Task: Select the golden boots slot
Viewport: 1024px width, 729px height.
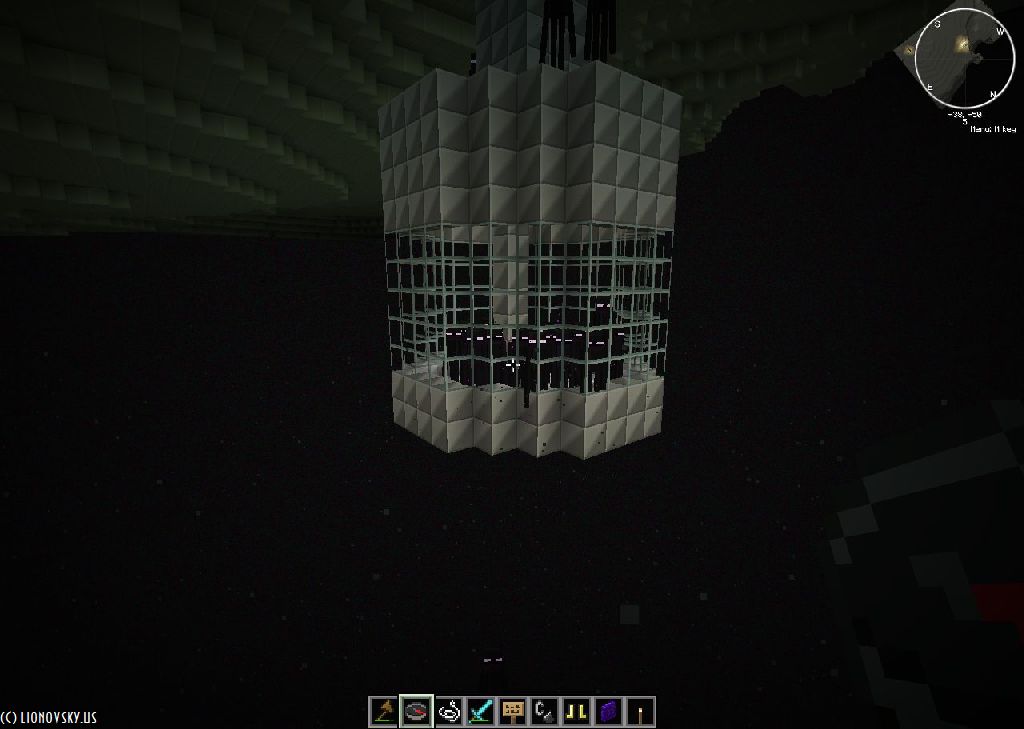Action: 577,711
